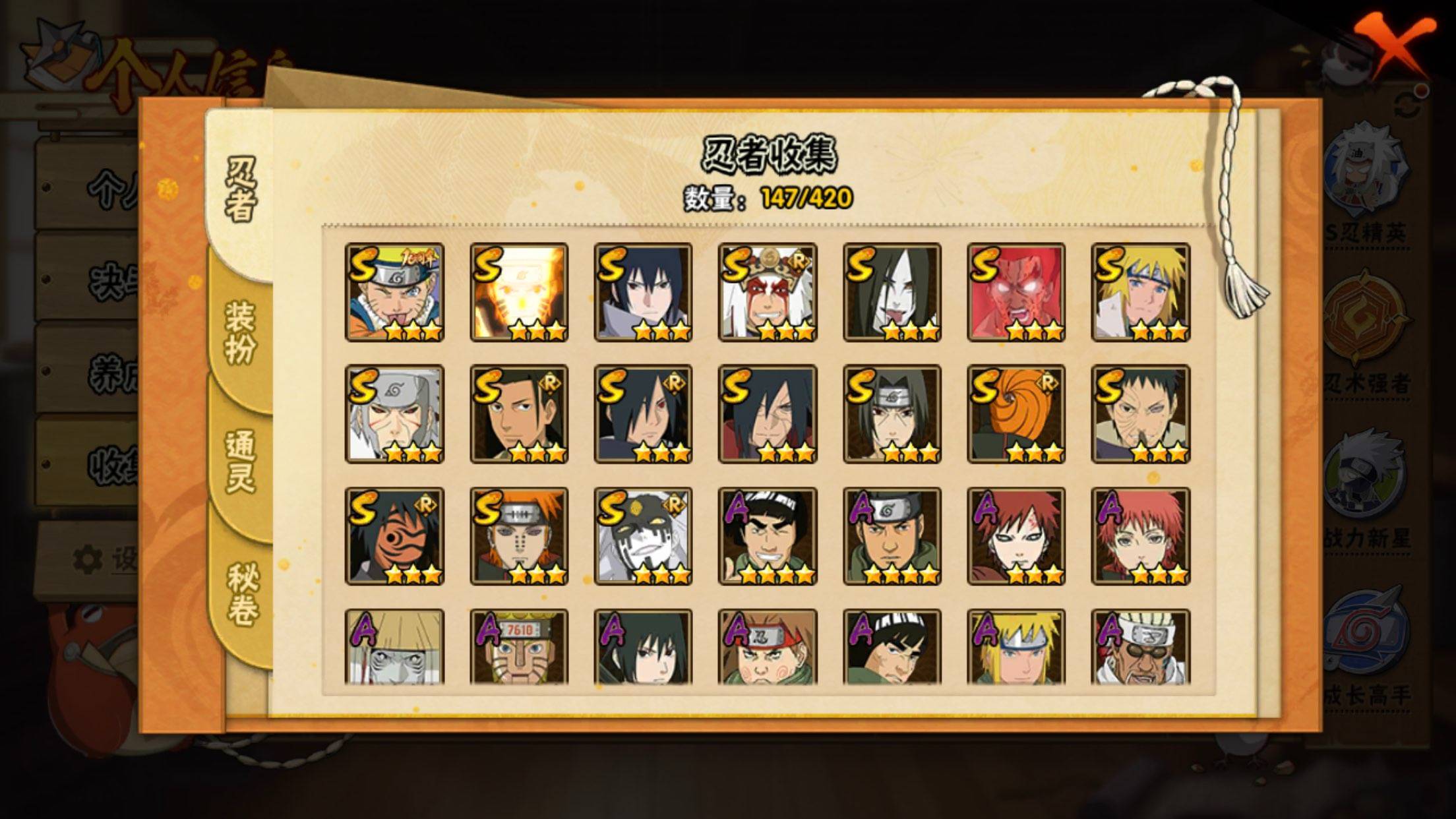This screenshot has width=1456, height=819.
Task: Select the A-rank Sasori portrait
Action: pyautogui.click(x=1141, y=536)
